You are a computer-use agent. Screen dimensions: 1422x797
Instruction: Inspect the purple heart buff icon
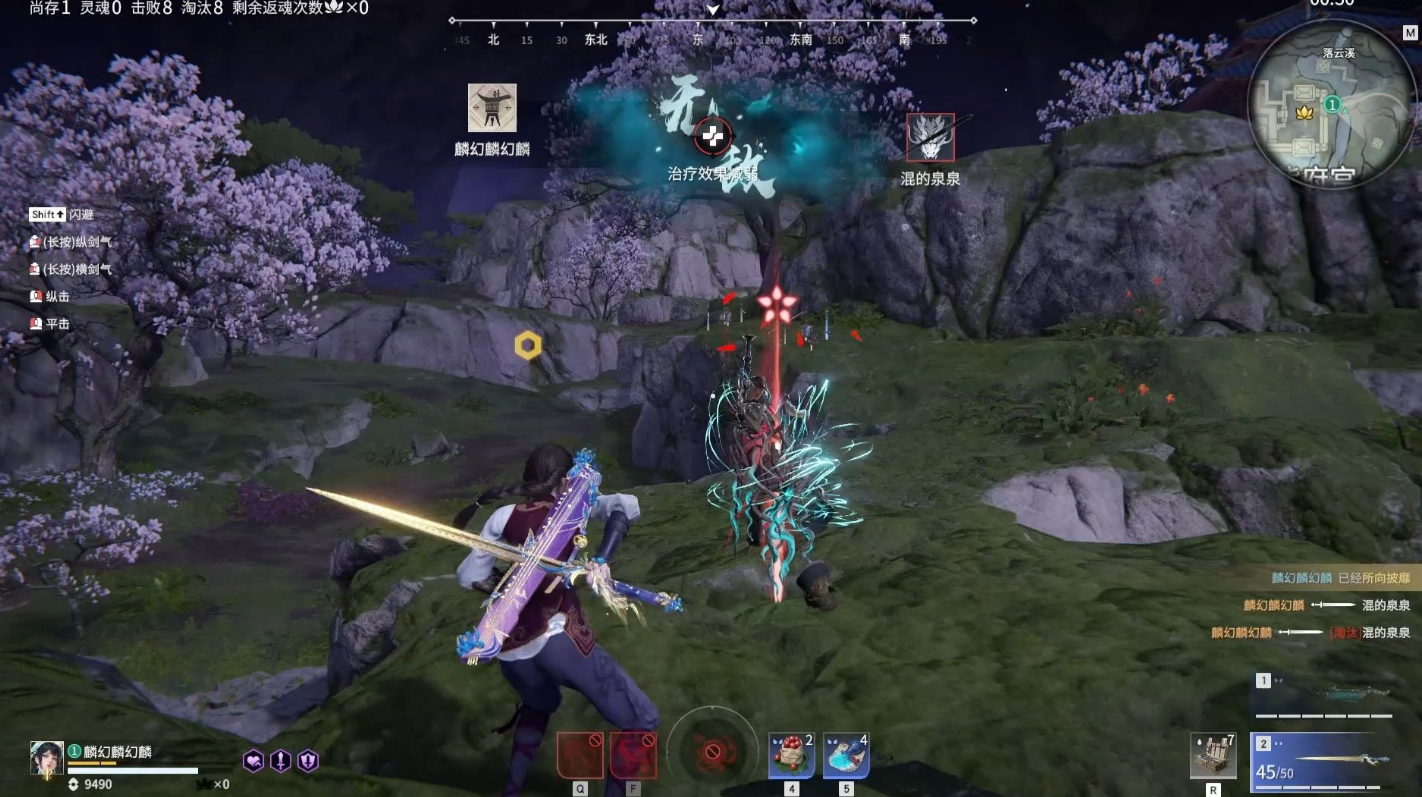pyautogui.click(x=254, y=761)
